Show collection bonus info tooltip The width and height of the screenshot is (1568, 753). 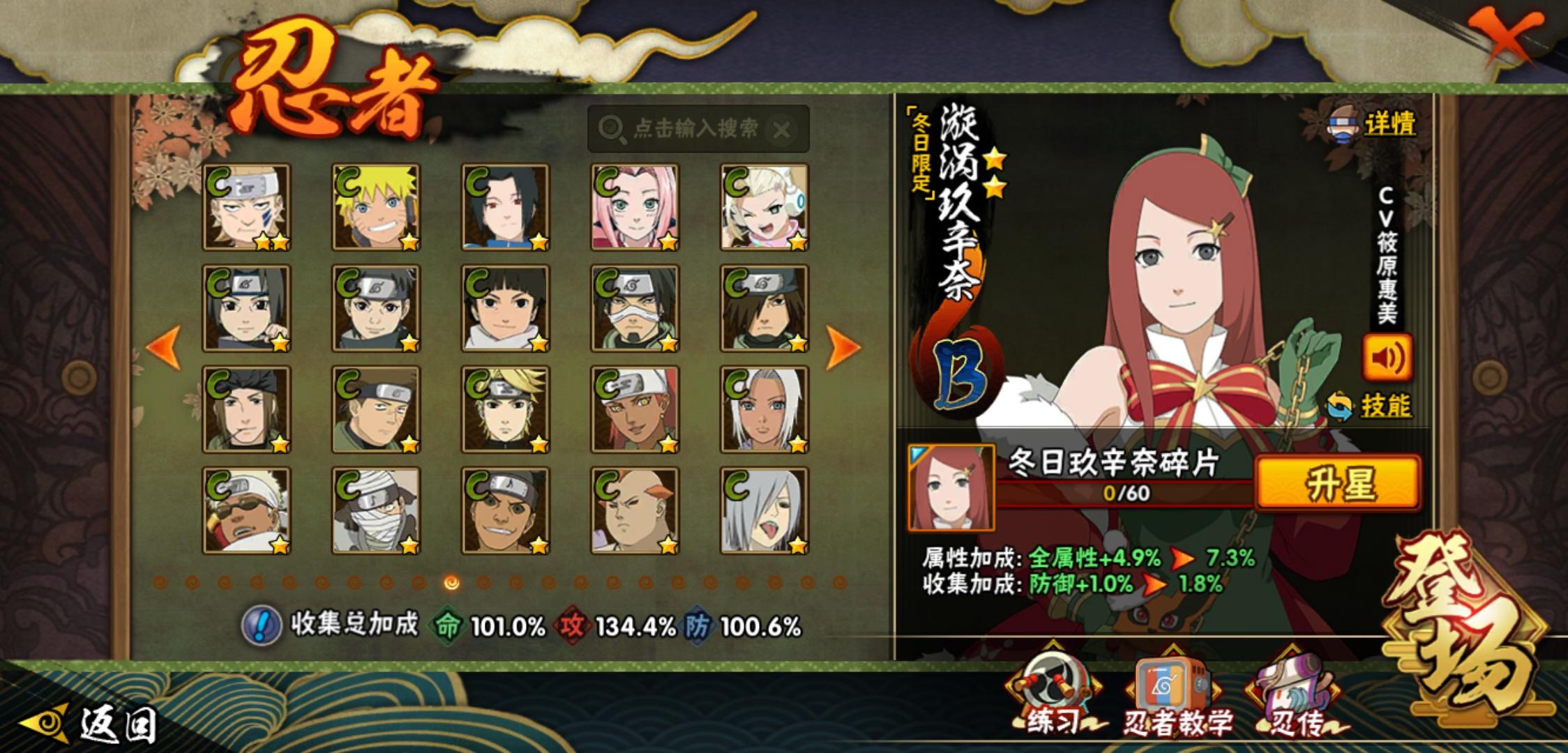[261, 625]
